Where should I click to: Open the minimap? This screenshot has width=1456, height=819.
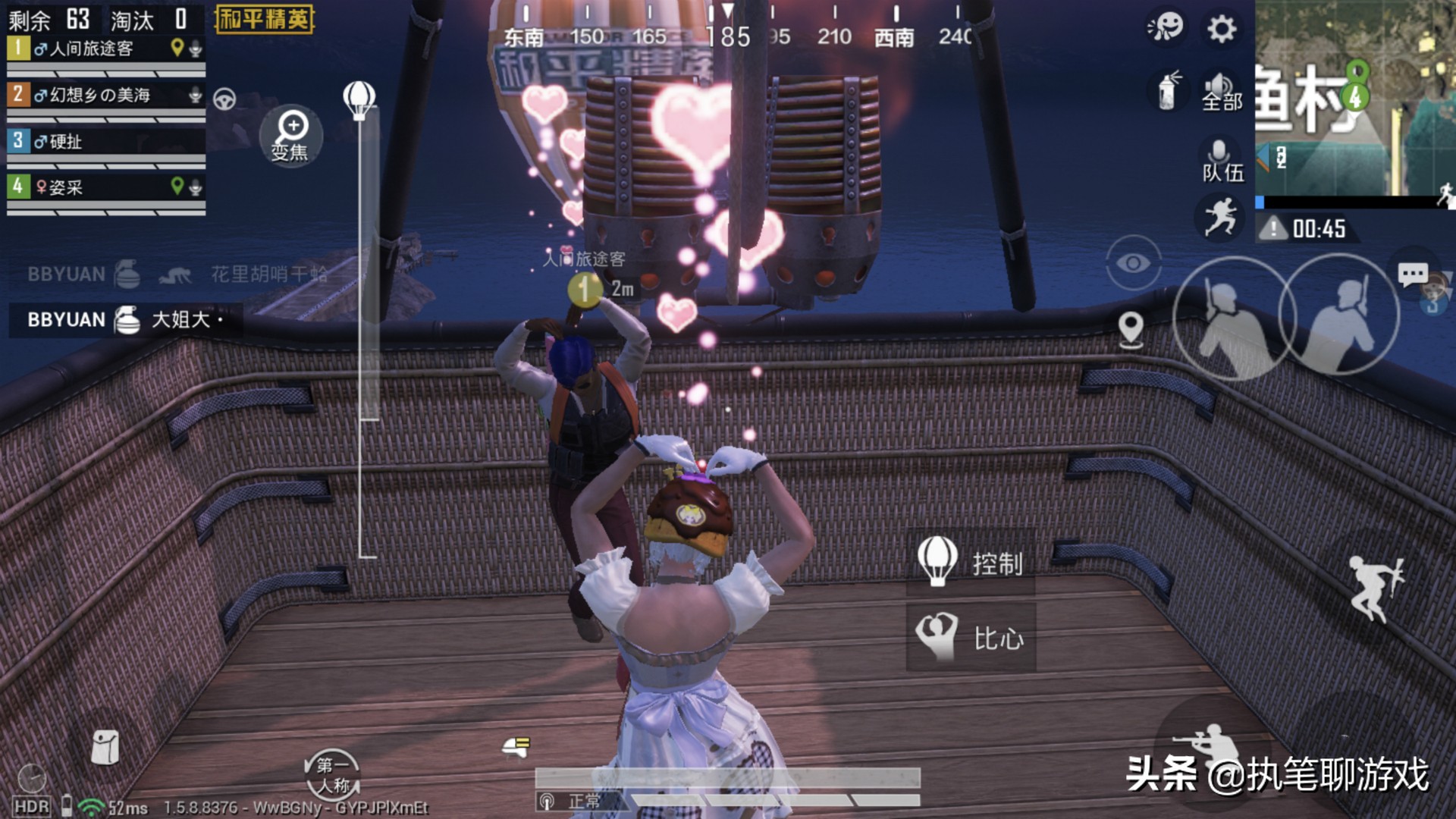[x=1354, y=99]
